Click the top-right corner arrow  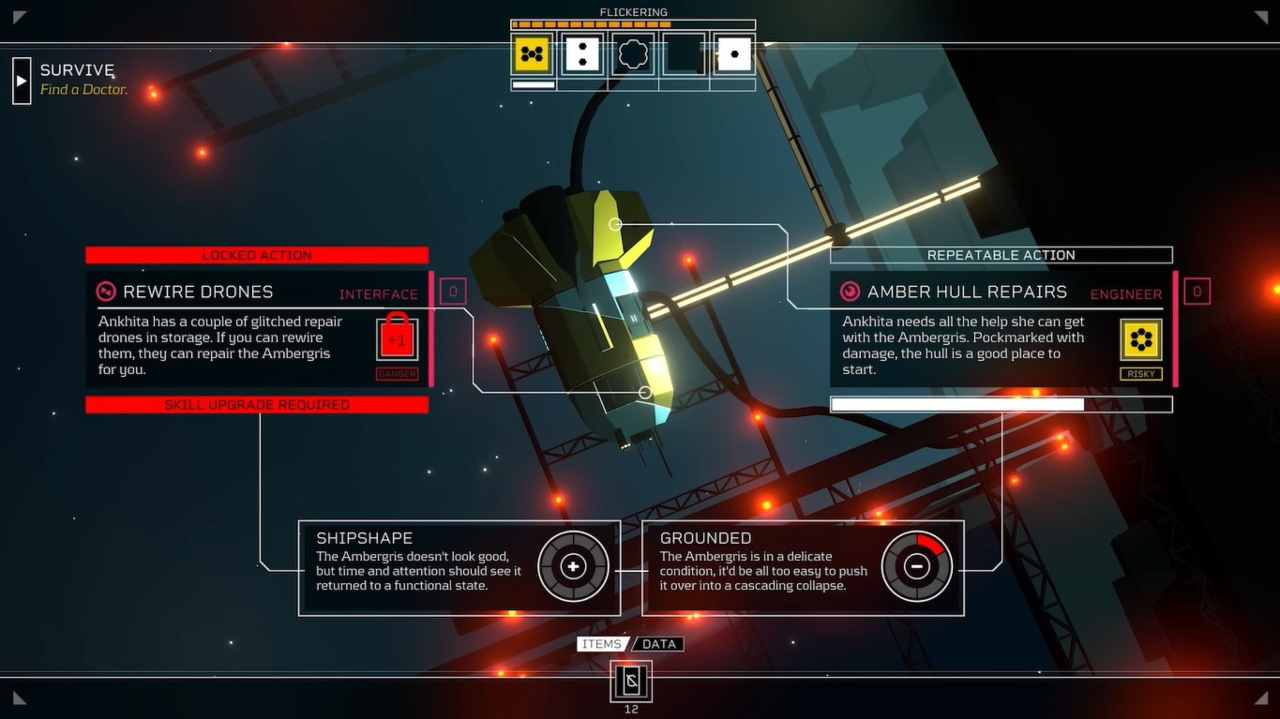tap(1261, 17)
